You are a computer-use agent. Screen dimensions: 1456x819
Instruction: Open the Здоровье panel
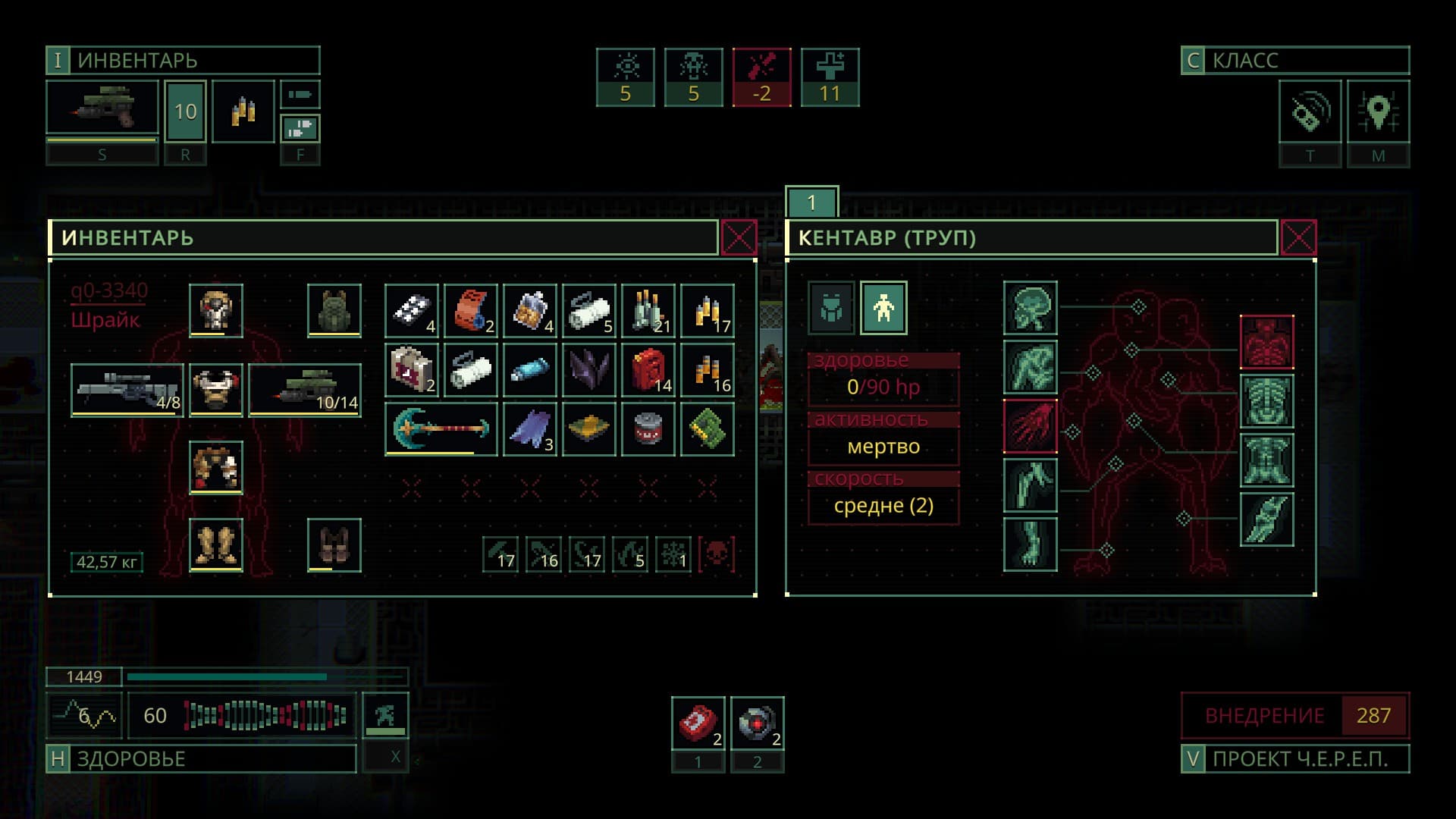(x=201, y=758)
